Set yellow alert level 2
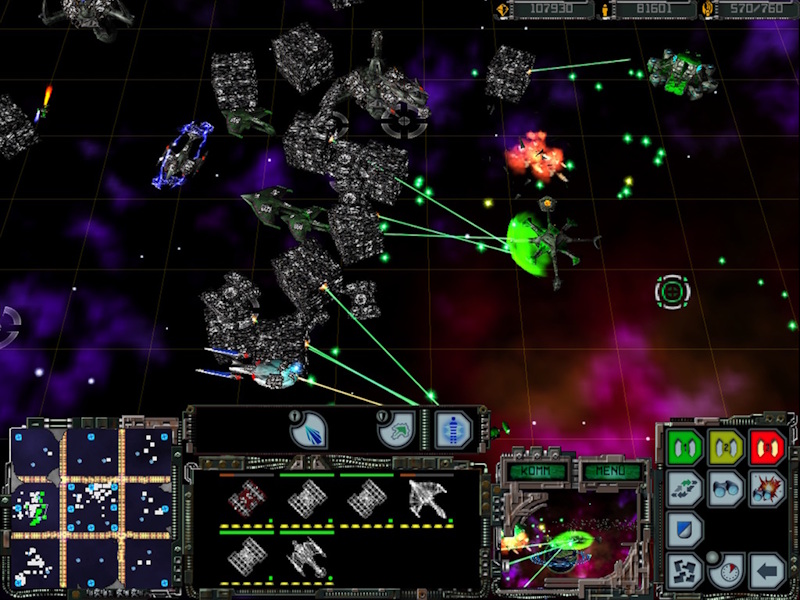800x600 pixels. pos(726,444)
